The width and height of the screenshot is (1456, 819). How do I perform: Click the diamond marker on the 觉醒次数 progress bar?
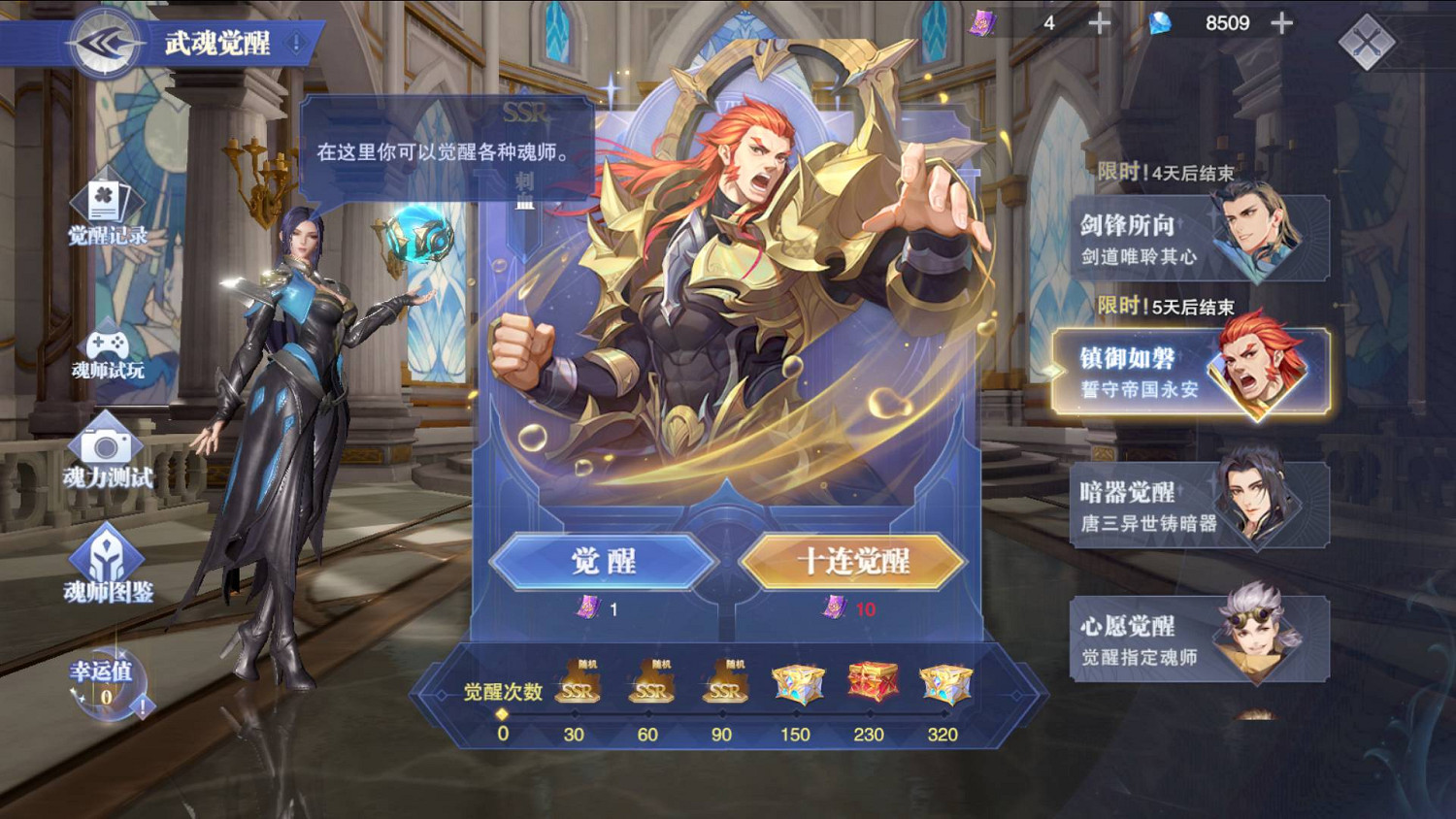(500, 712)
